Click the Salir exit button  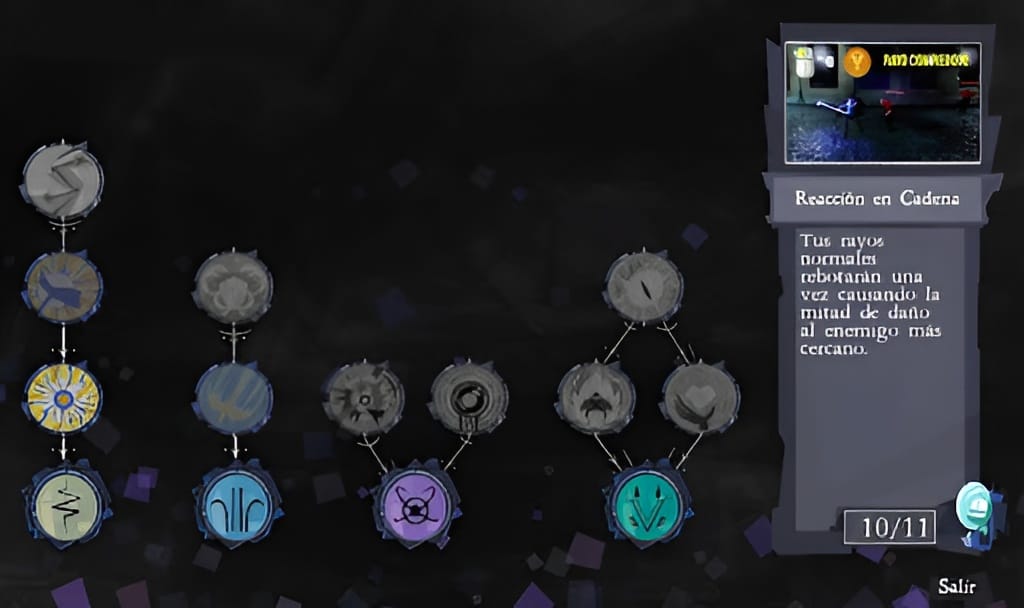(957, 585)
